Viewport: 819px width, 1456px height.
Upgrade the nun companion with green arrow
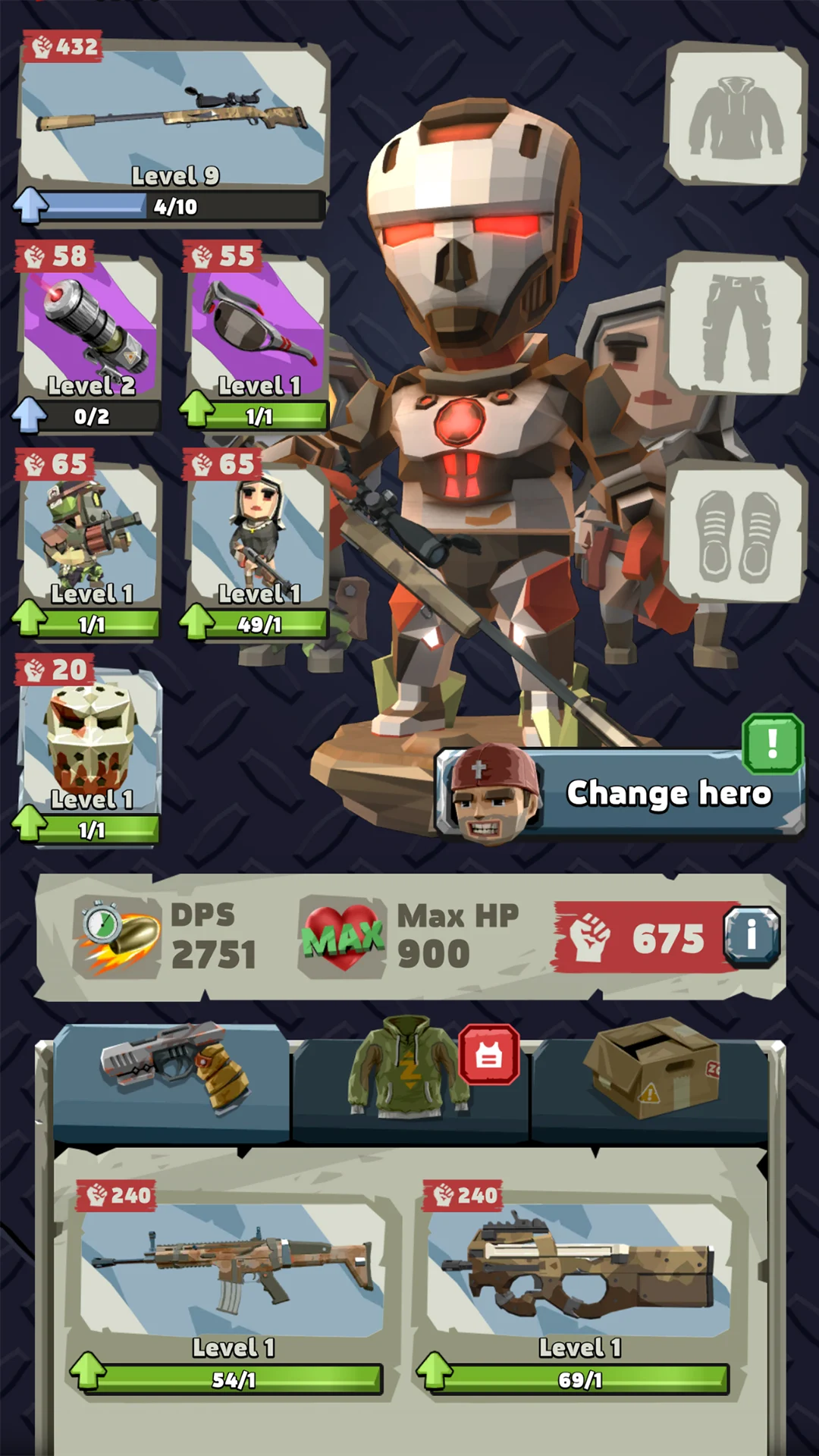pos(197,622)
